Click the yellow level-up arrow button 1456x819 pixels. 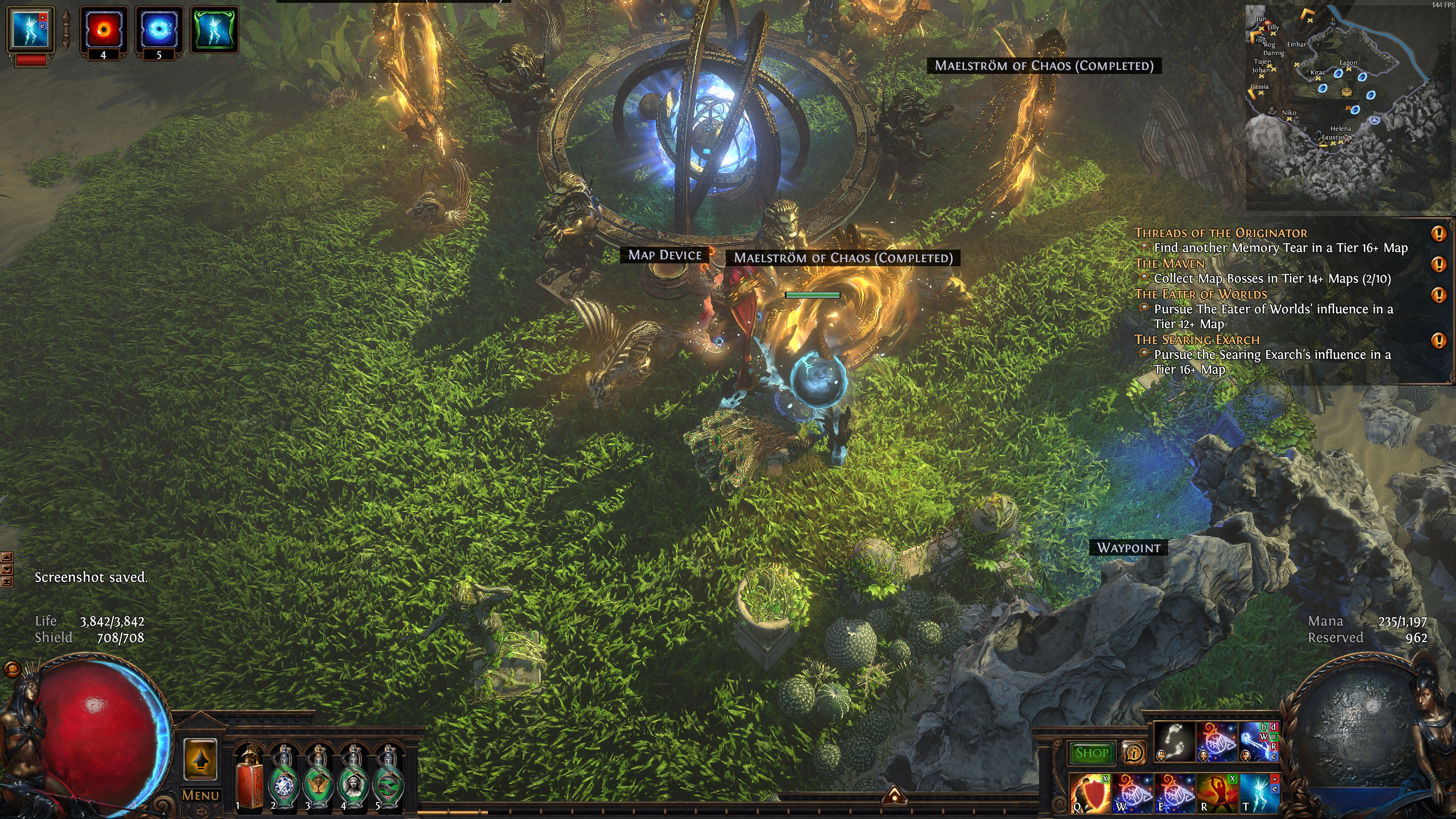[x=200, y=759]
